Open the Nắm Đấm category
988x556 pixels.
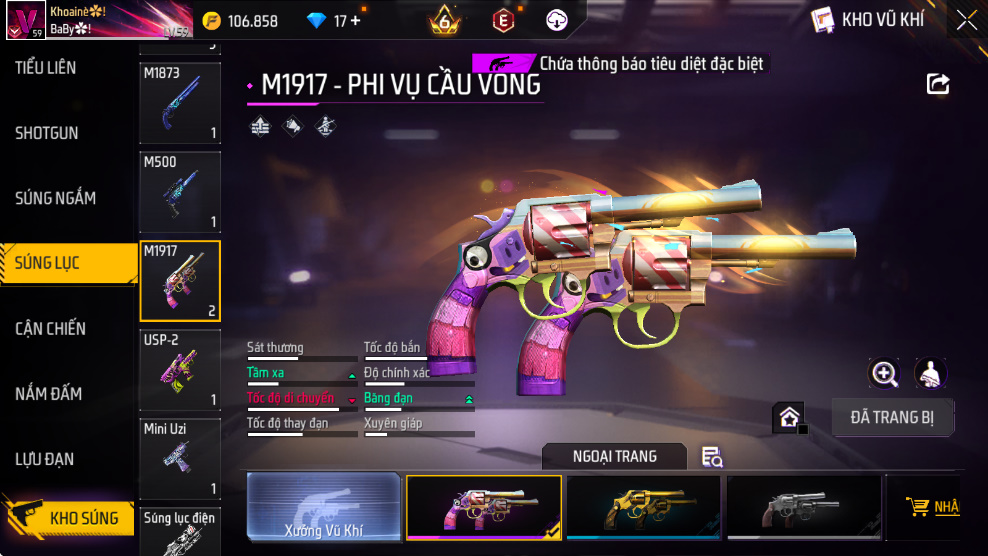coord(49,394)
